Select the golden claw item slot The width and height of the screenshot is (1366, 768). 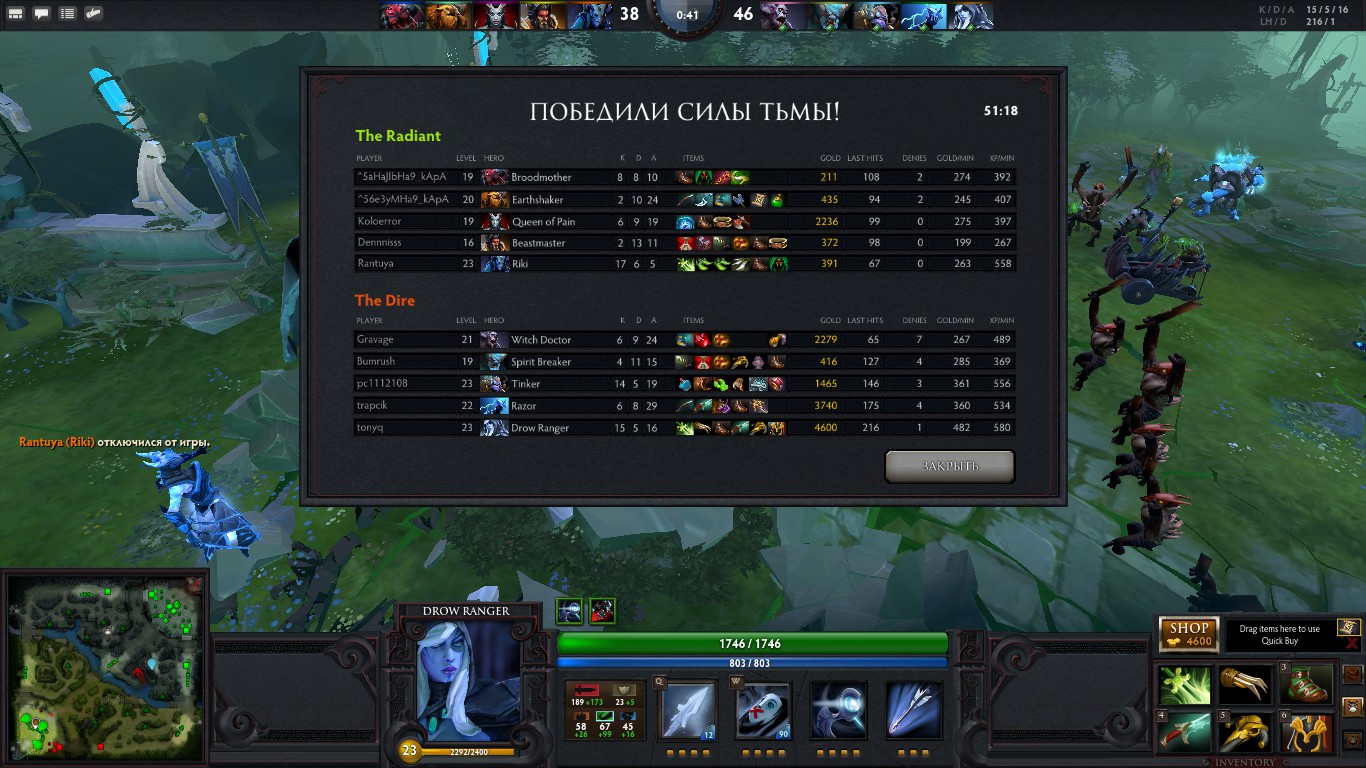1247,685
